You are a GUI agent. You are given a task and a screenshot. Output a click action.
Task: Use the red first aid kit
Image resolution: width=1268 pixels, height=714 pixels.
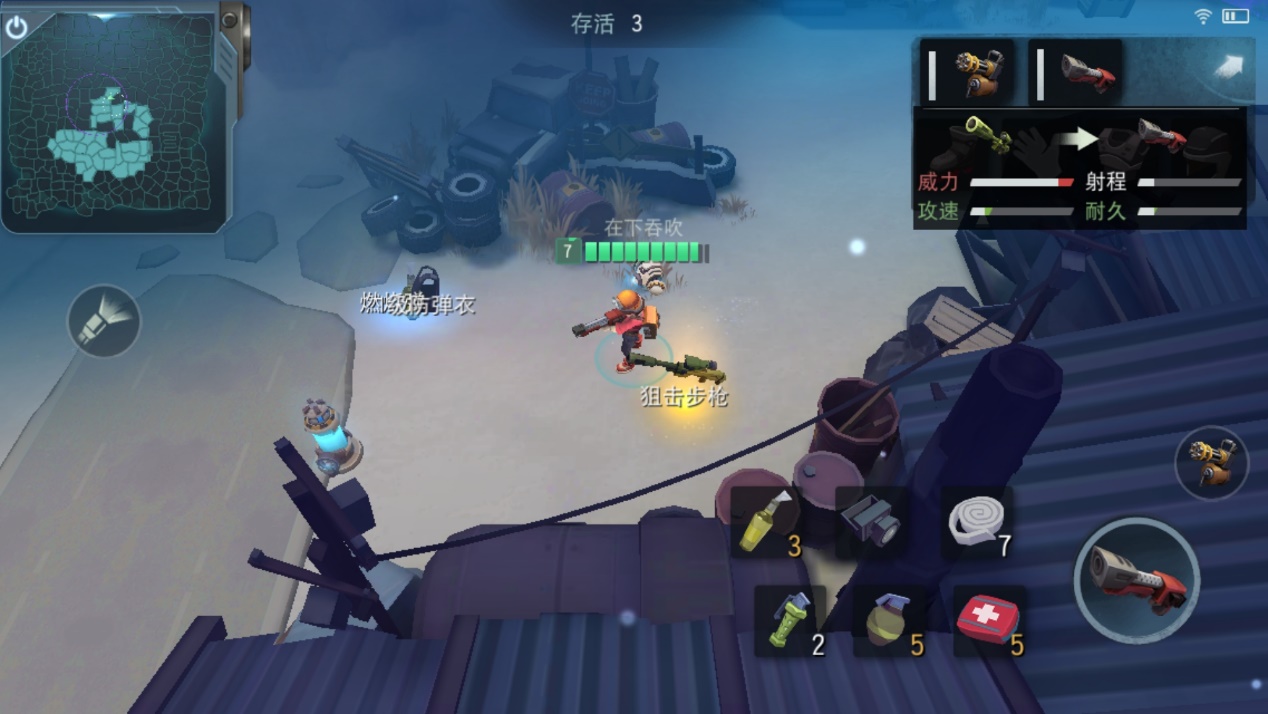point(988,622)
